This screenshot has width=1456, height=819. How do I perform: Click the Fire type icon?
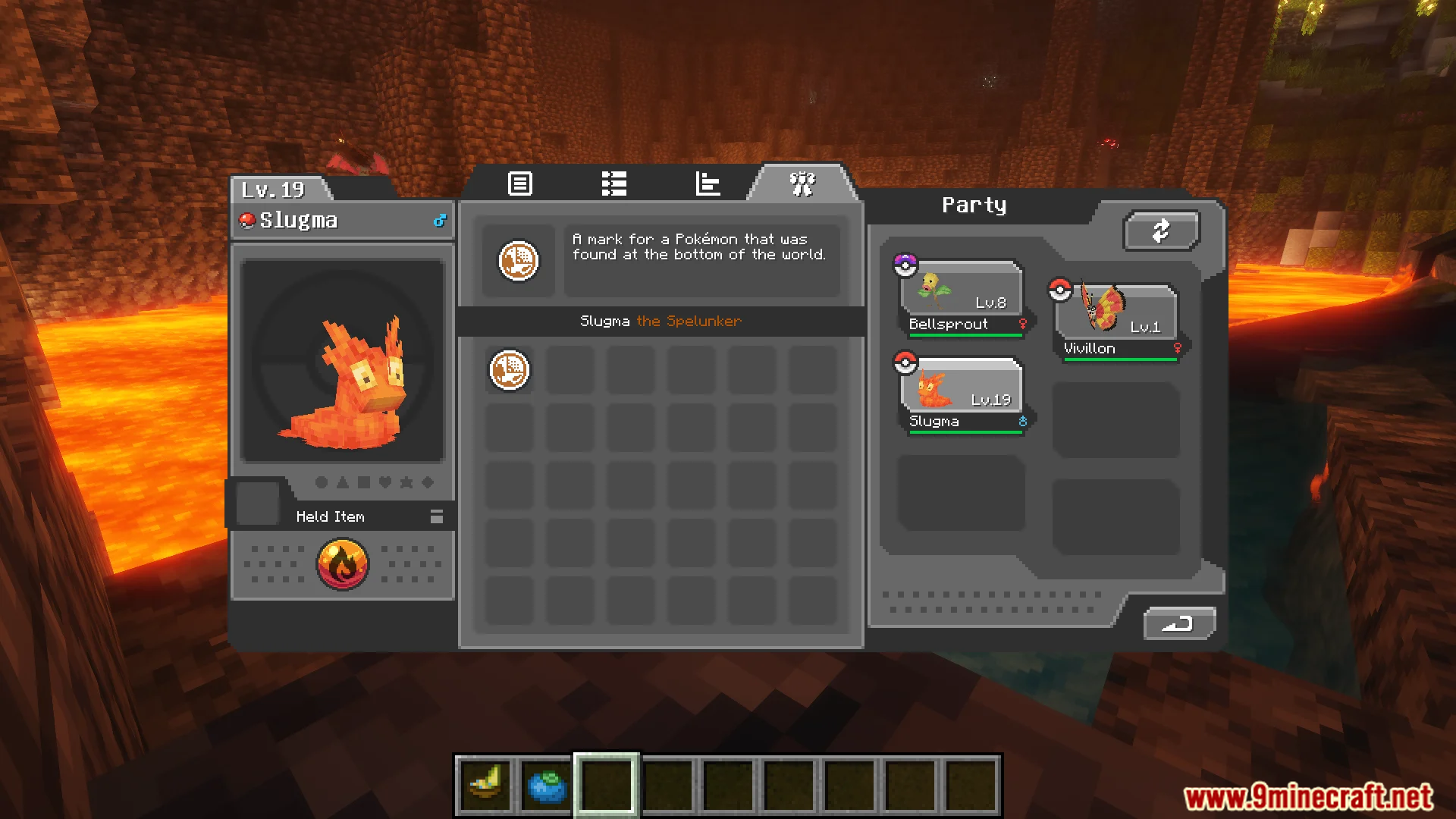(343, 564)
